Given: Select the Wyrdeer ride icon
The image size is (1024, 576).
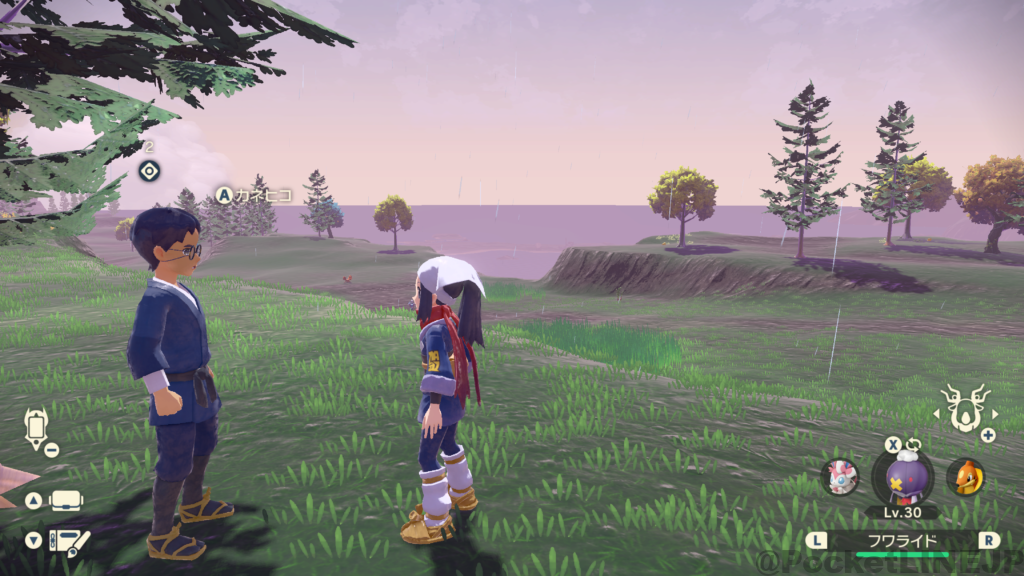Looking at the screenshot, I should pyautogui.click(x=964, y=408).
